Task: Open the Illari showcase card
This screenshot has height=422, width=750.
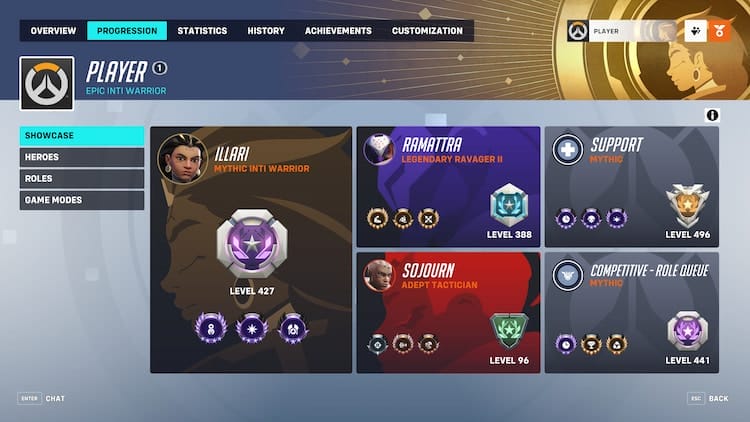Action: click(x=251, y=250)
